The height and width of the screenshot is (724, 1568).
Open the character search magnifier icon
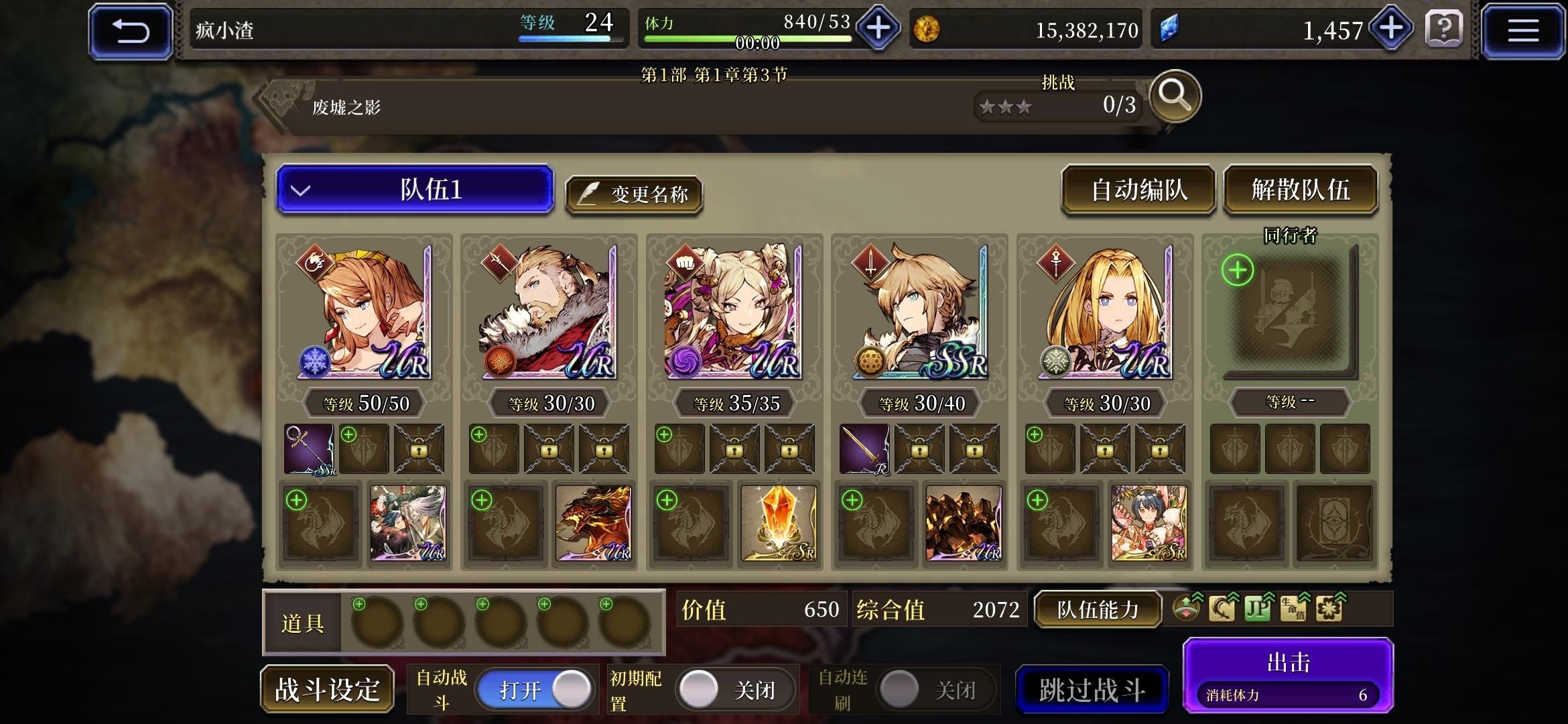tap(1175, 97)
